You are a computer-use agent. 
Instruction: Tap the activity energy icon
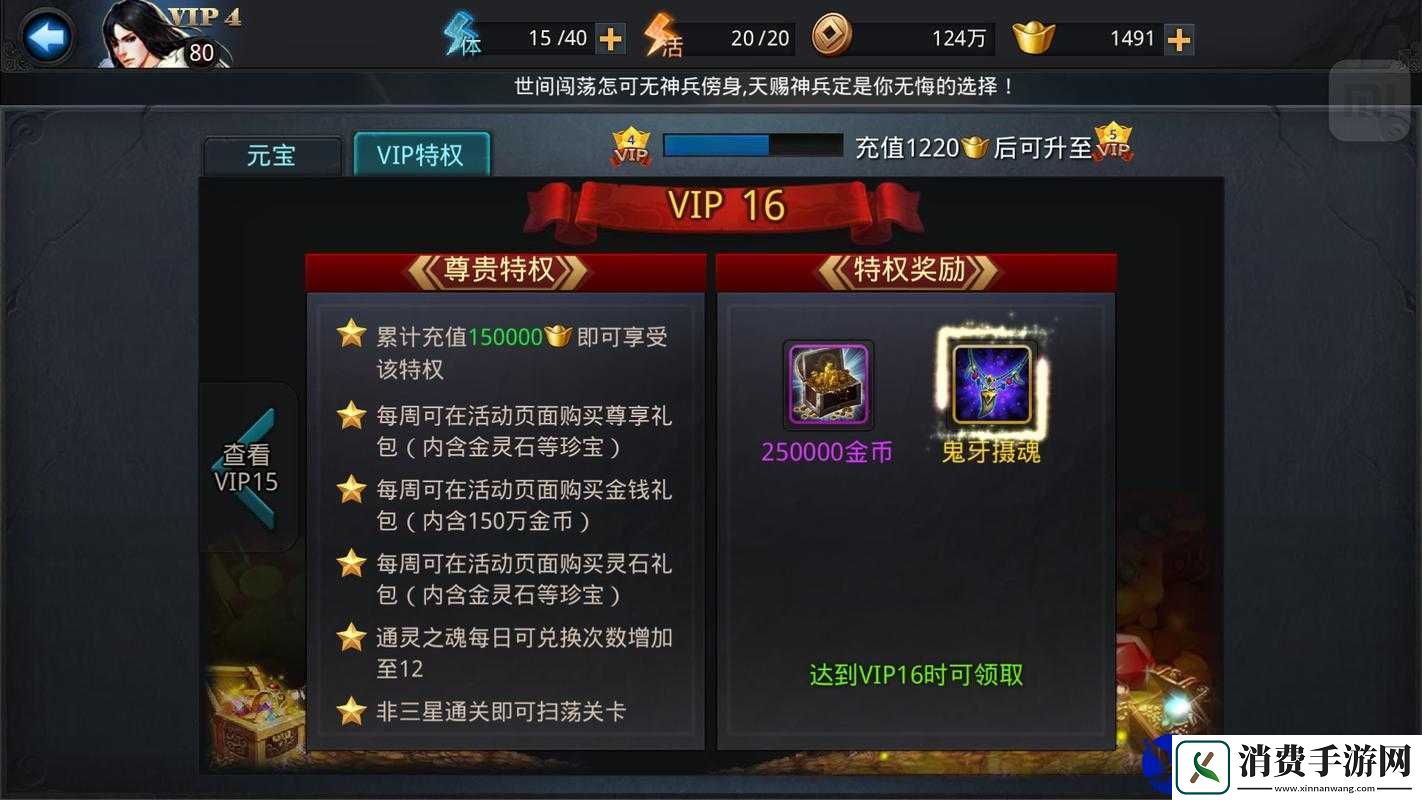[662, 37]
